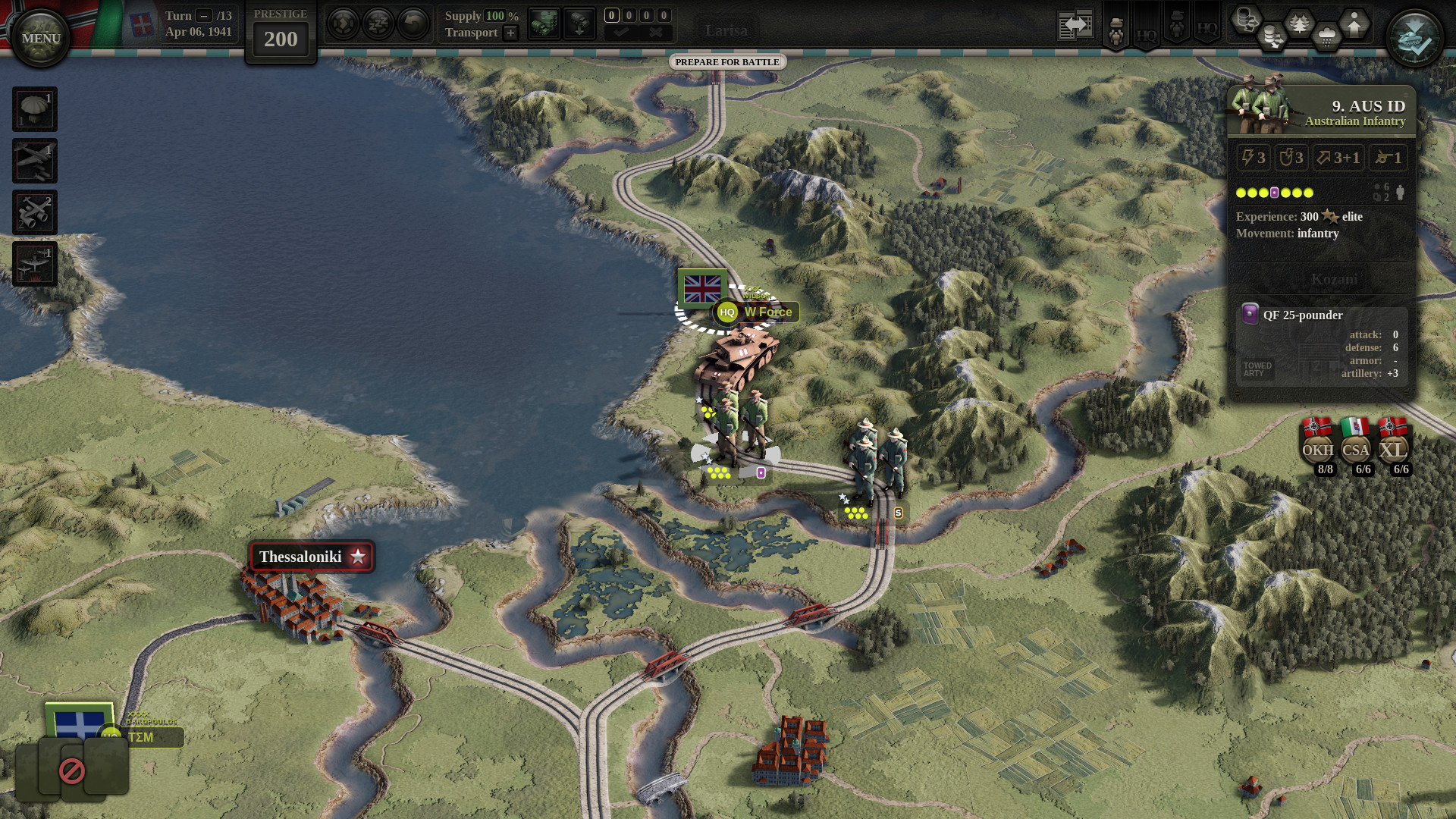Image resolution: width=1456 pixels, height=819 pixels.
Task: Open the paratrooper reserve icon
Action: tap(35, 109)
